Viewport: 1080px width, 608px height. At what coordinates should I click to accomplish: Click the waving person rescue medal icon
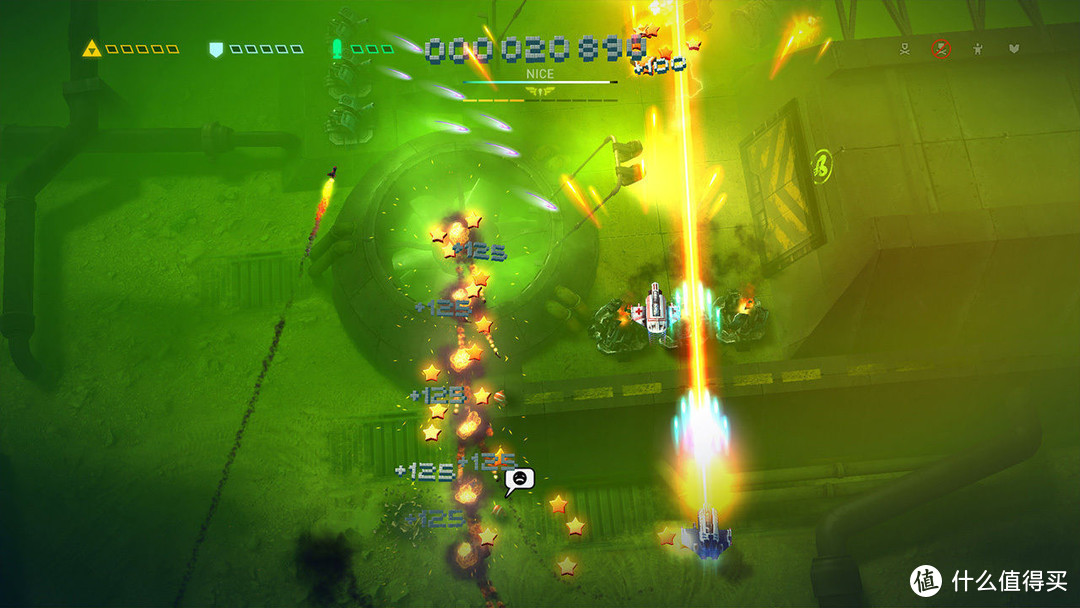(x=977, y=48)
